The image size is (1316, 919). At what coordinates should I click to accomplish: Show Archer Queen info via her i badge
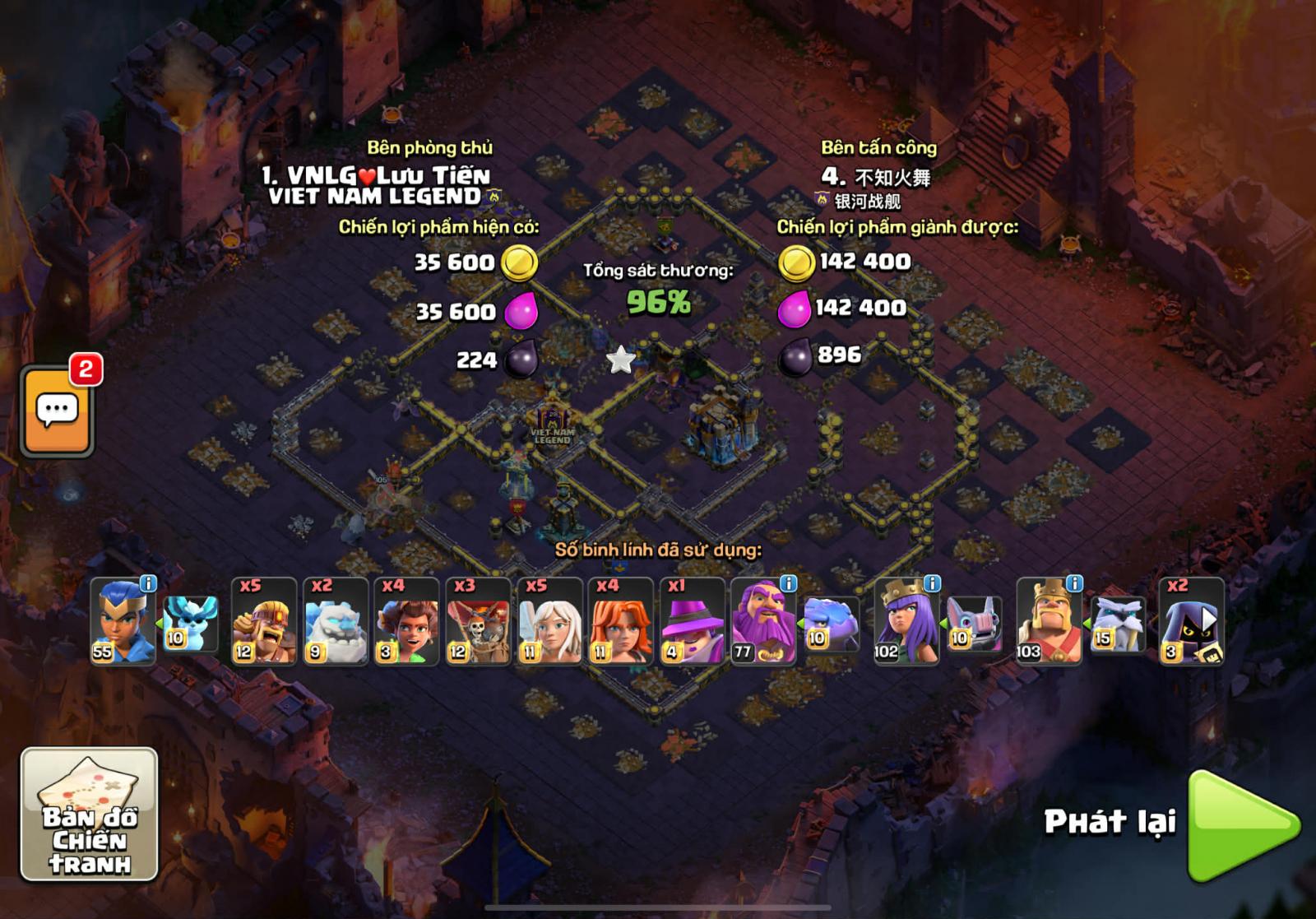[932, 583]
